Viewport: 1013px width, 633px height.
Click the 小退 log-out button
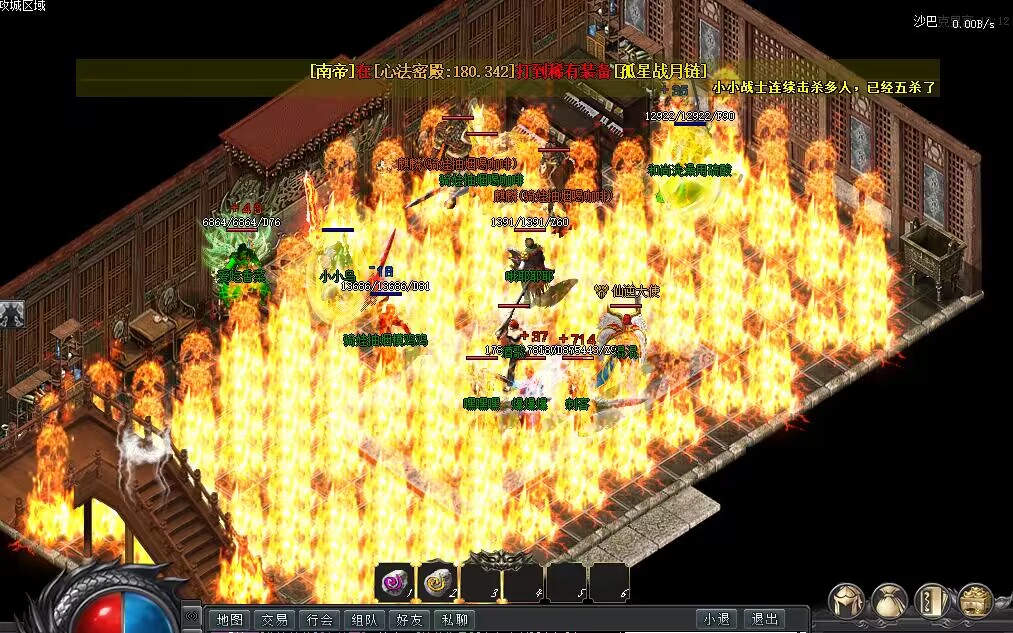pyautogui.click(x=716, y=620)
